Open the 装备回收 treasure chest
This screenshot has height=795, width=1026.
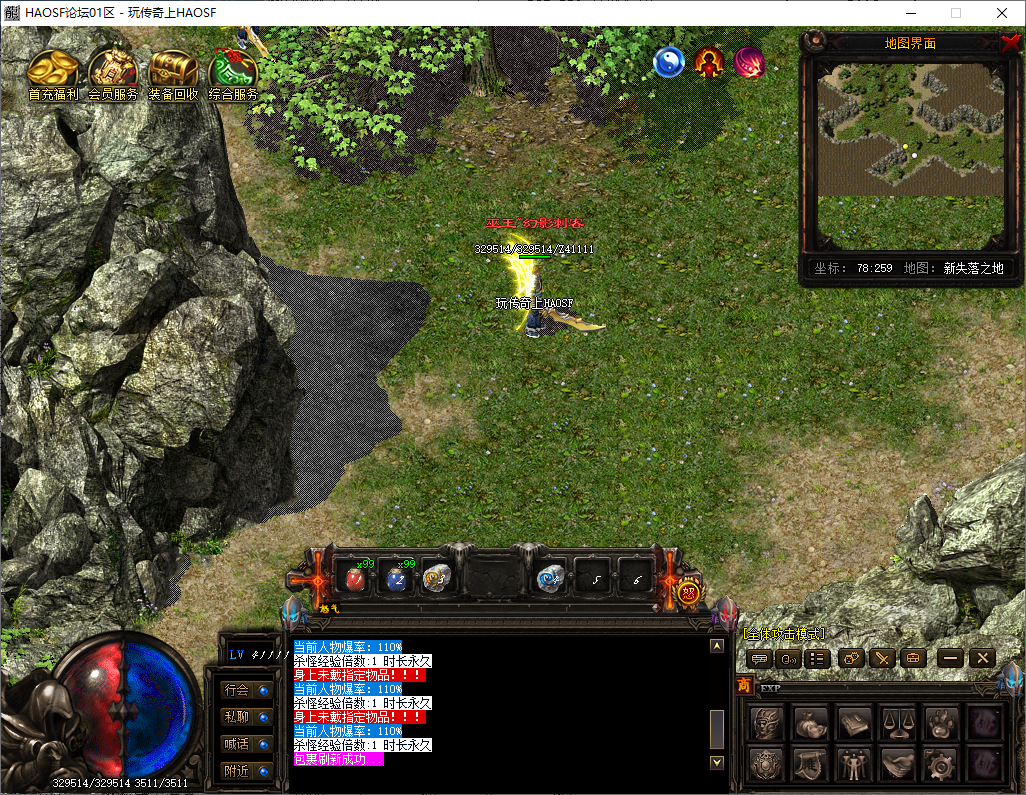point(173,73)
